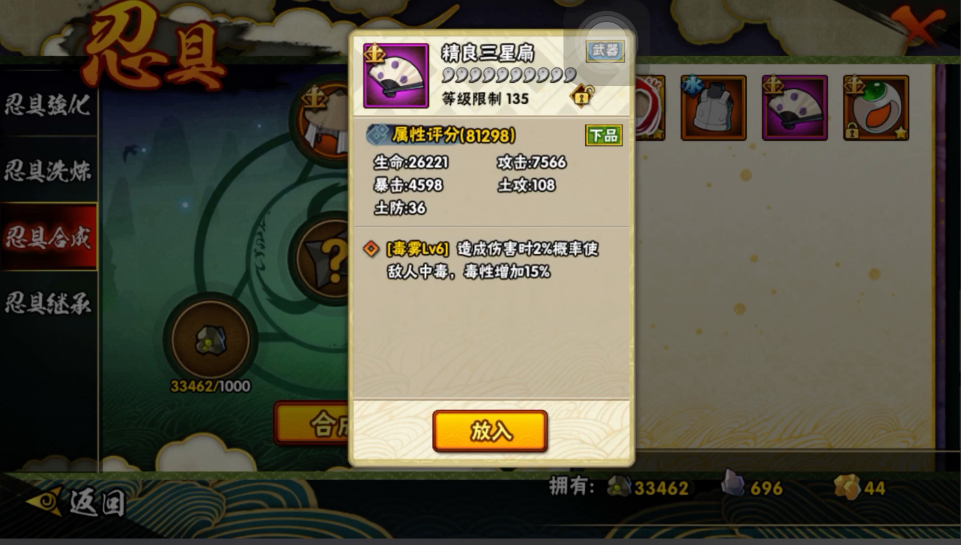Click the partly hidden 合成 synthesize button
Screen dimensions: 961x545
(312, 424)
